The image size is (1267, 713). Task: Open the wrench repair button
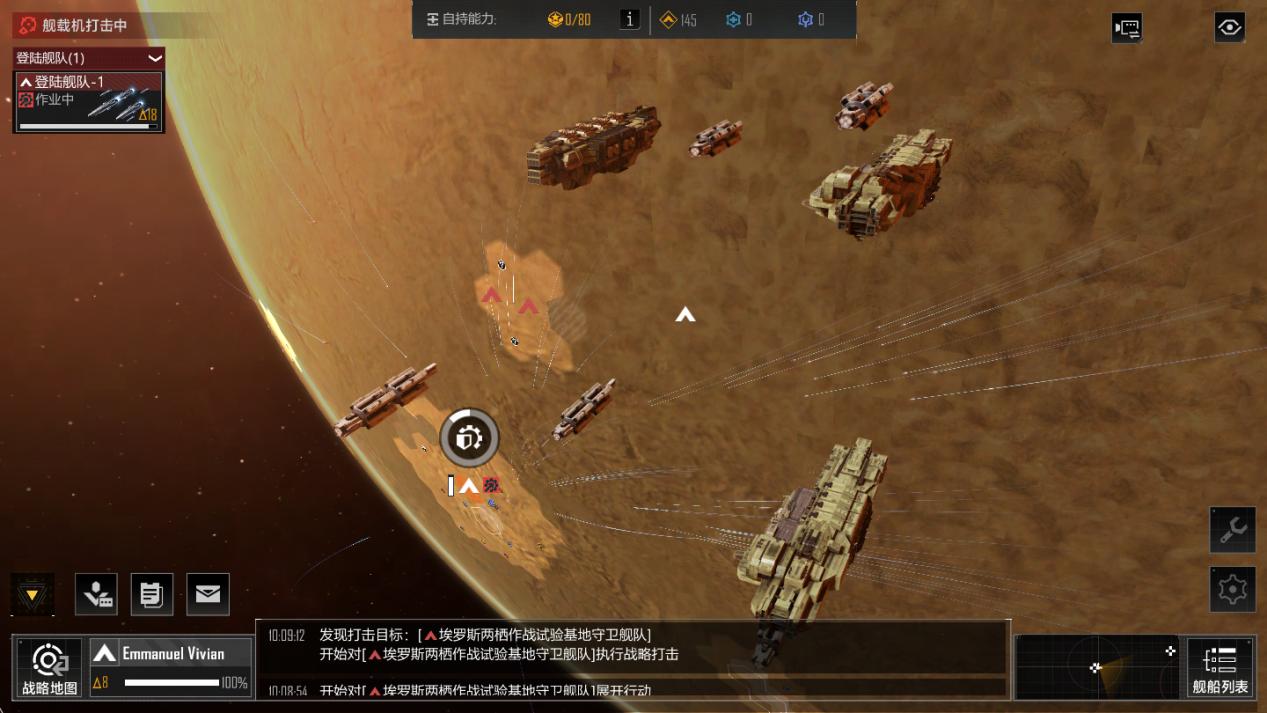tap(1232, 530)
